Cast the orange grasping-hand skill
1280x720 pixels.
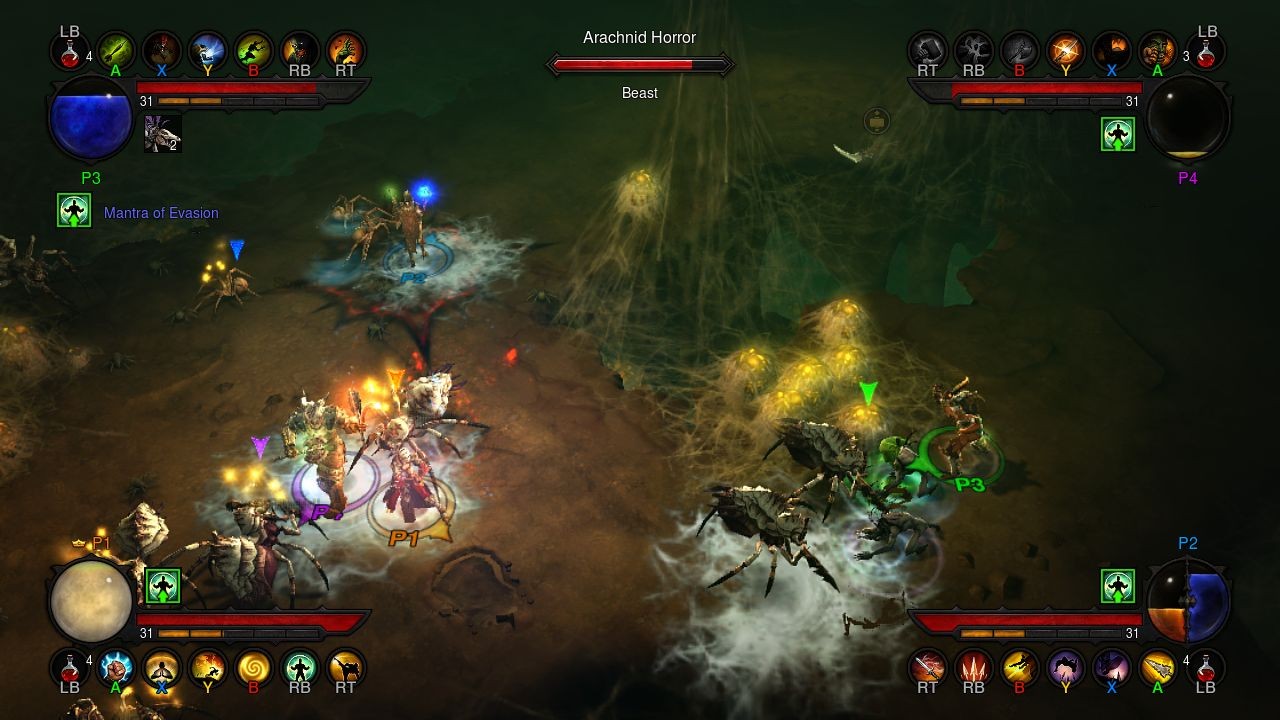click(345, 49)
